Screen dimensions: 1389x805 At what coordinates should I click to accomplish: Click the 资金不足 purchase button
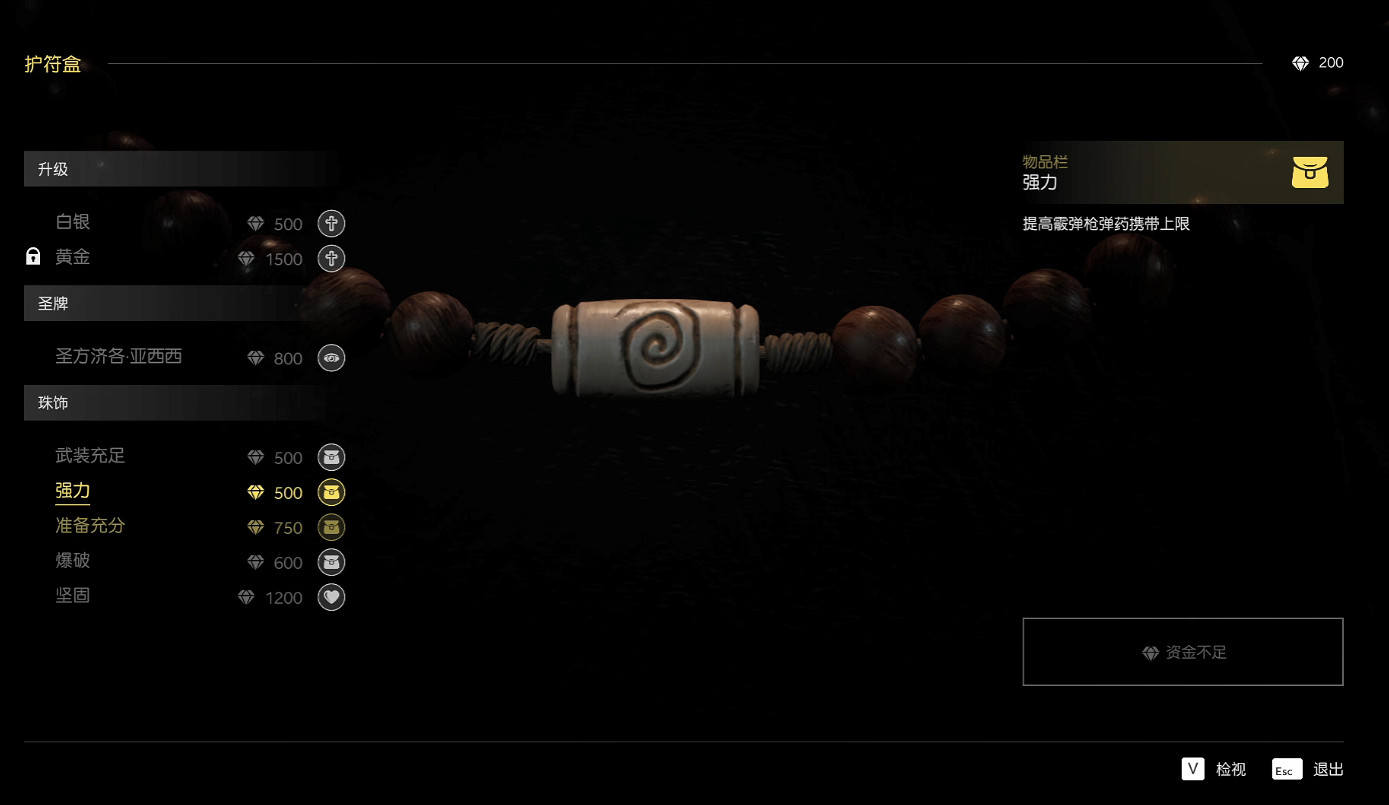1182,652
